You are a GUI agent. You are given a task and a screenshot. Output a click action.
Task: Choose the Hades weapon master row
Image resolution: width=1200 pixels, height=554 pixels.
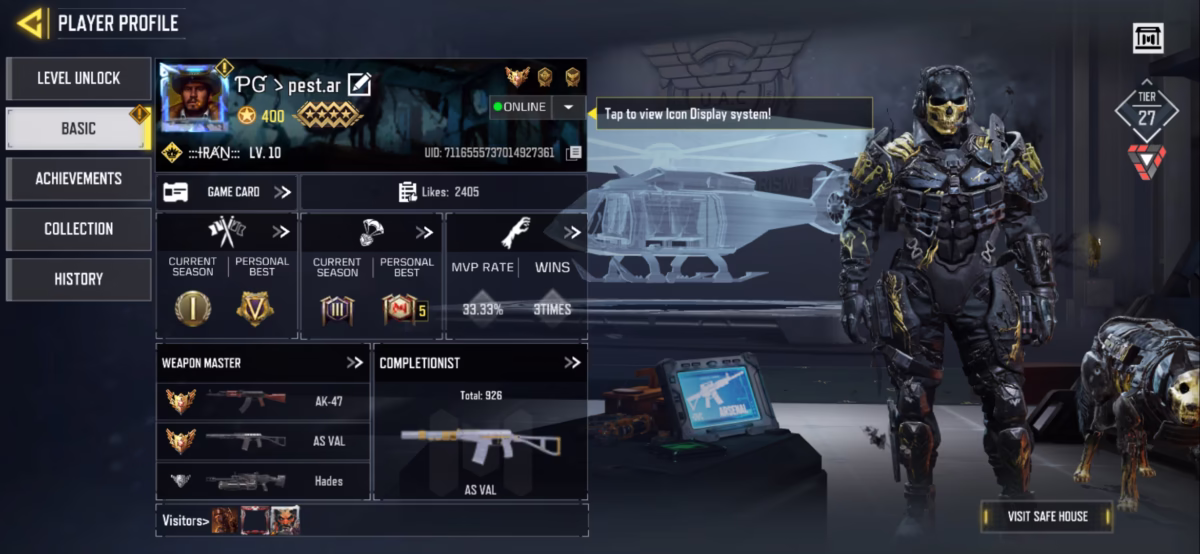263,481
